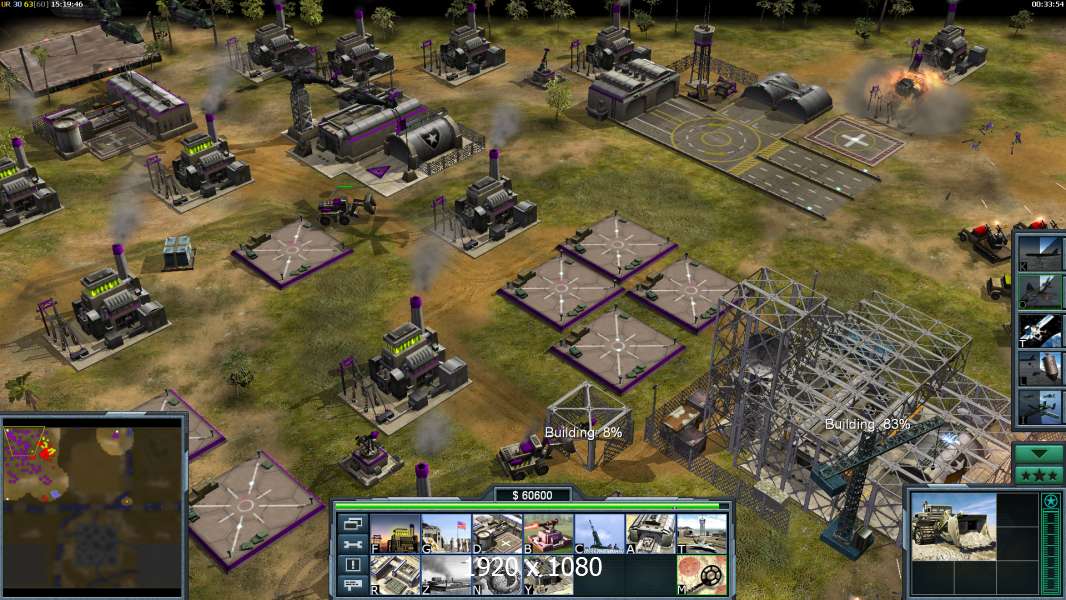This screenshot has width=1066, height=600.
Task: Select the Patriot missile defense build icon
Action: [x=548, y=534]
